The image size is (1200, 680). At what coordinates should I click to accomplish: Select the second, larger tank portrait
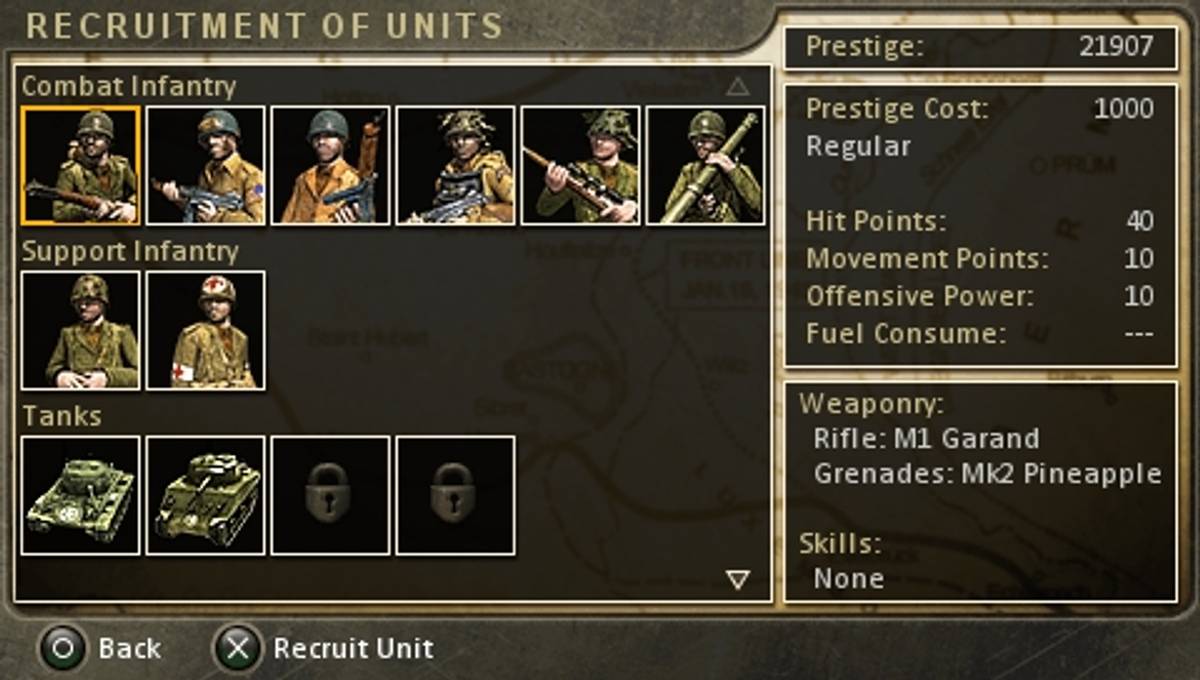click(x=206, y=495)
